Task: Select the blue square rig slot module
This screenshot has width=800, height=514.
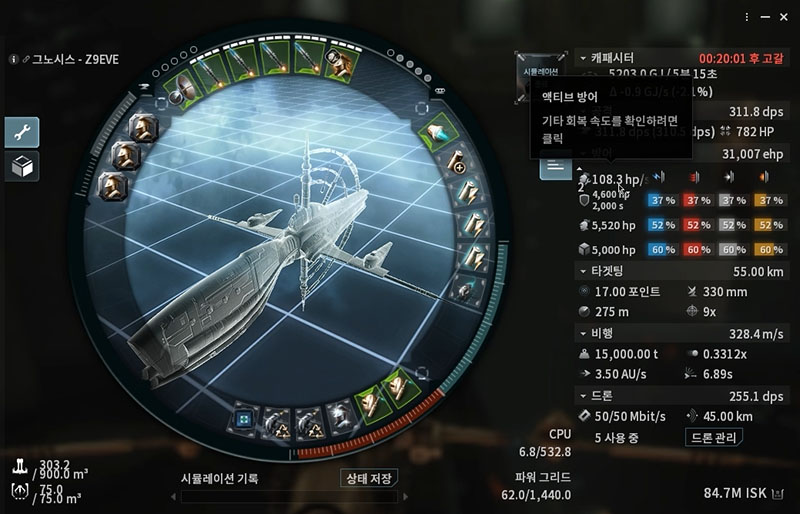Action: 243,418
